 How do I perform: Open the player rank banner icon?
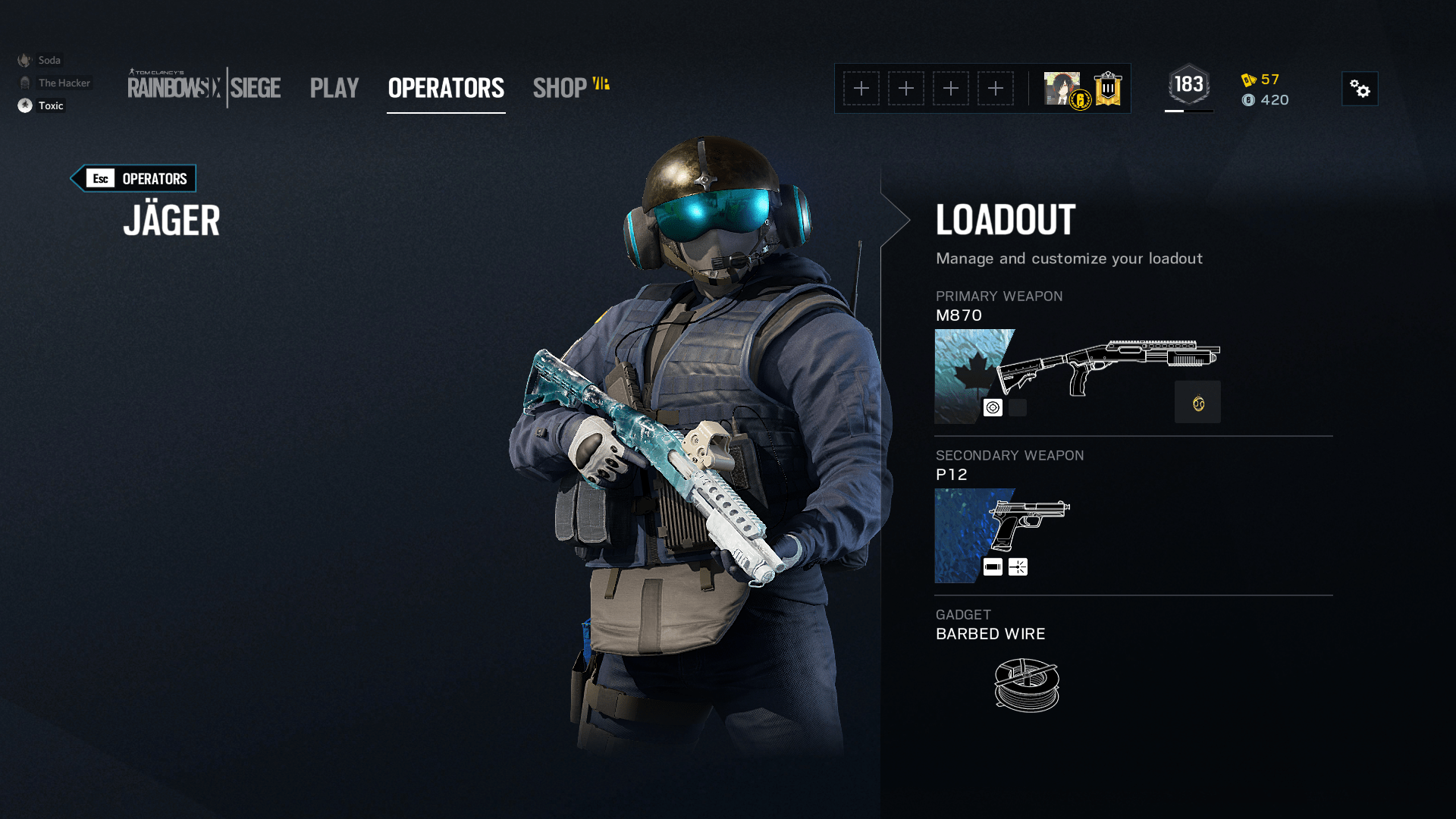1106,88
